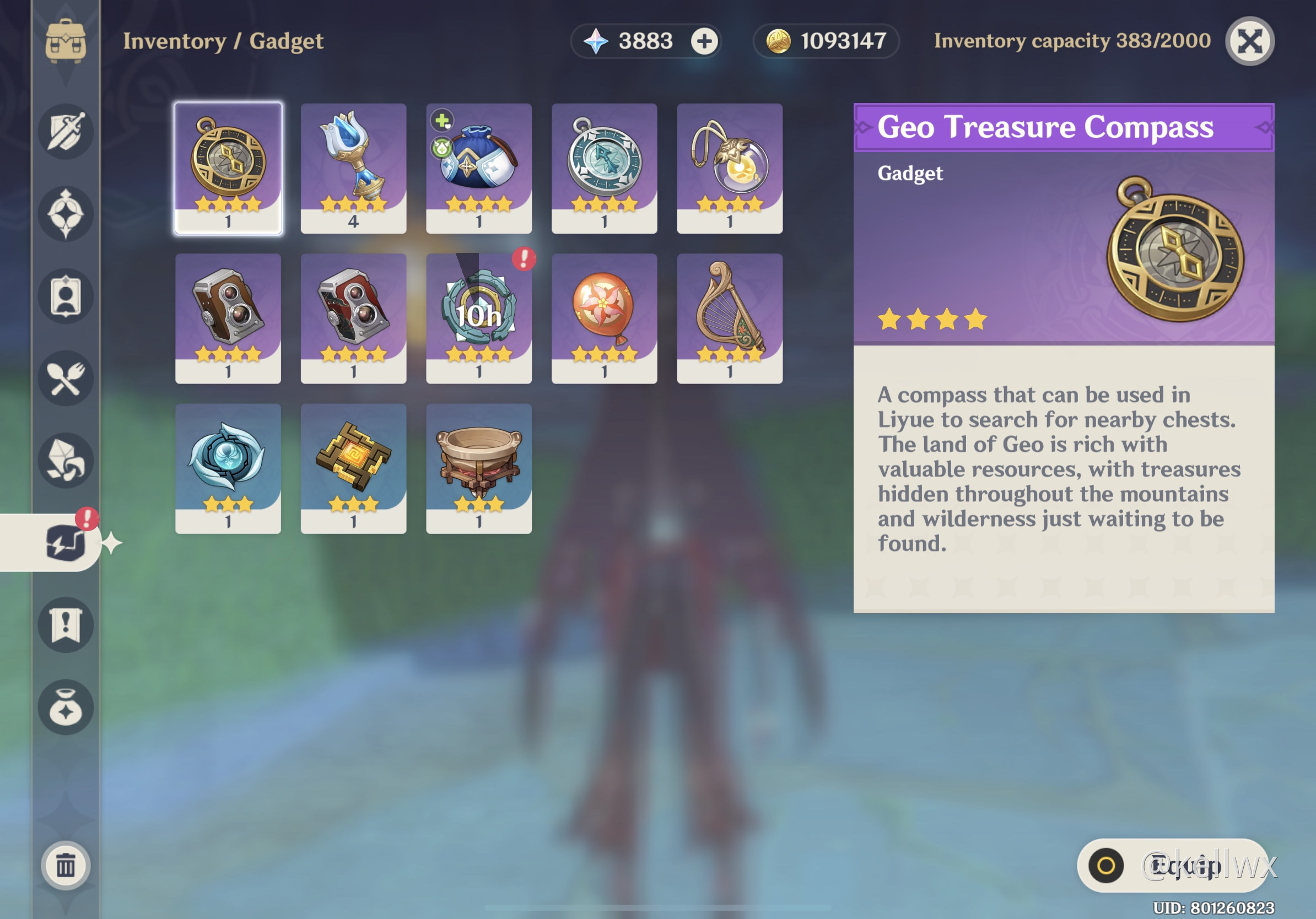Open the trash can to delete items
The width and height of the screenshot is (1316, 919).
coord(66,865)
